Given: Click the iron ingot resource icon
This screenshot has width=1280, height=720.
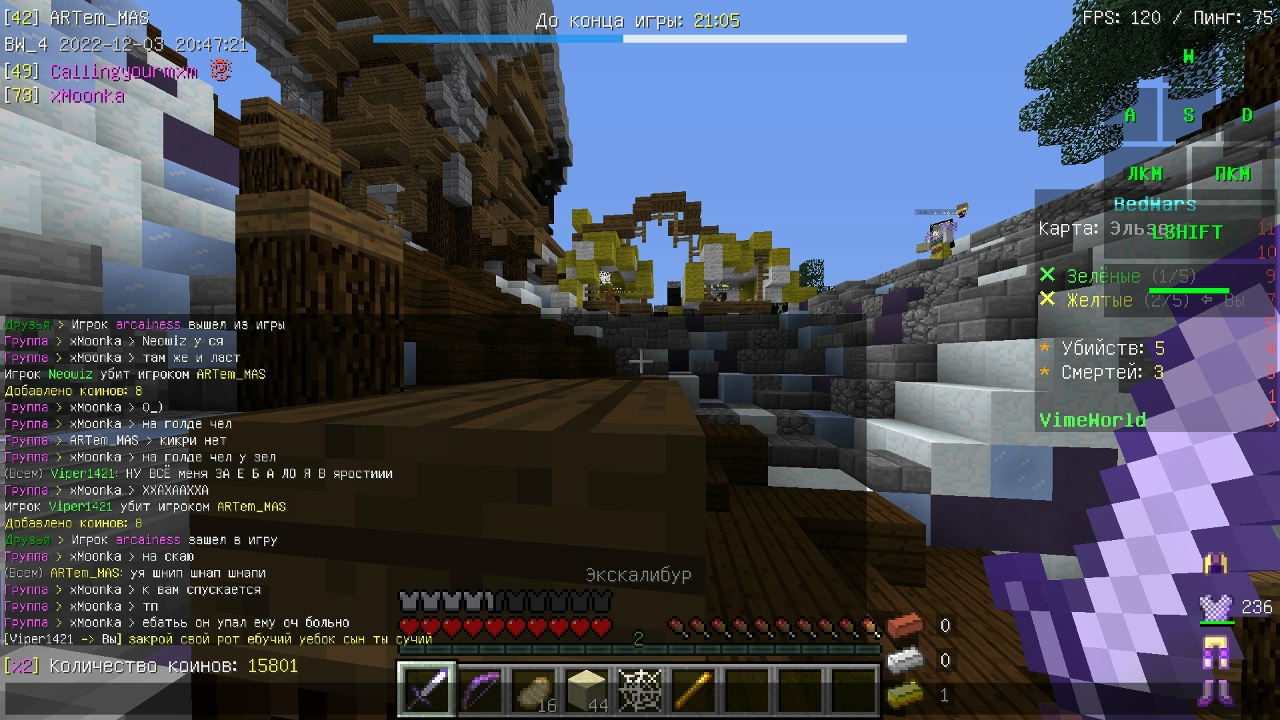Looking at the screenshot, I should pos(904,660).
